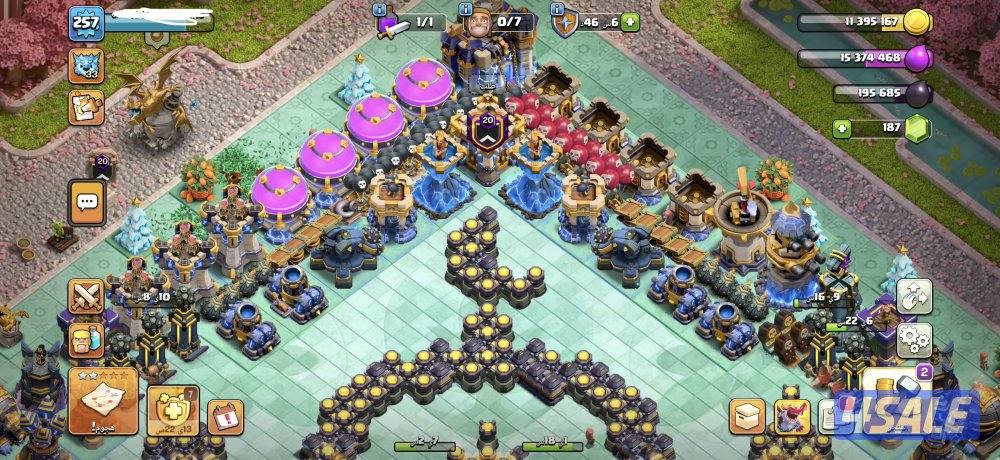The width and height of the screenshot is (1000, 460).
Task: Open the Settings gears button
Action: 915,341
